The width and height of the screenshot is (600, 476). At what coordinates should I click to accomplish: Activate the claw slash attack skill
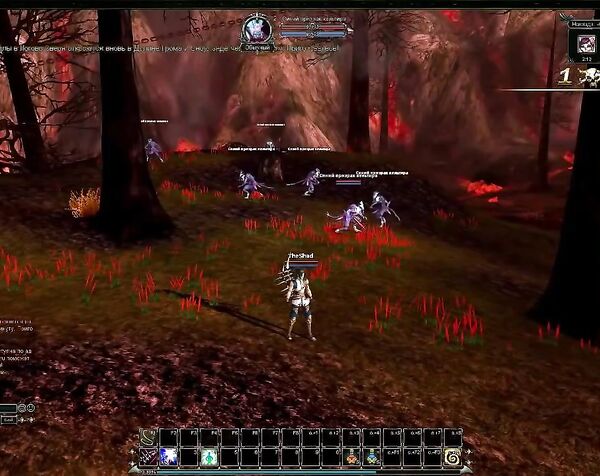[x=149, y=456]
